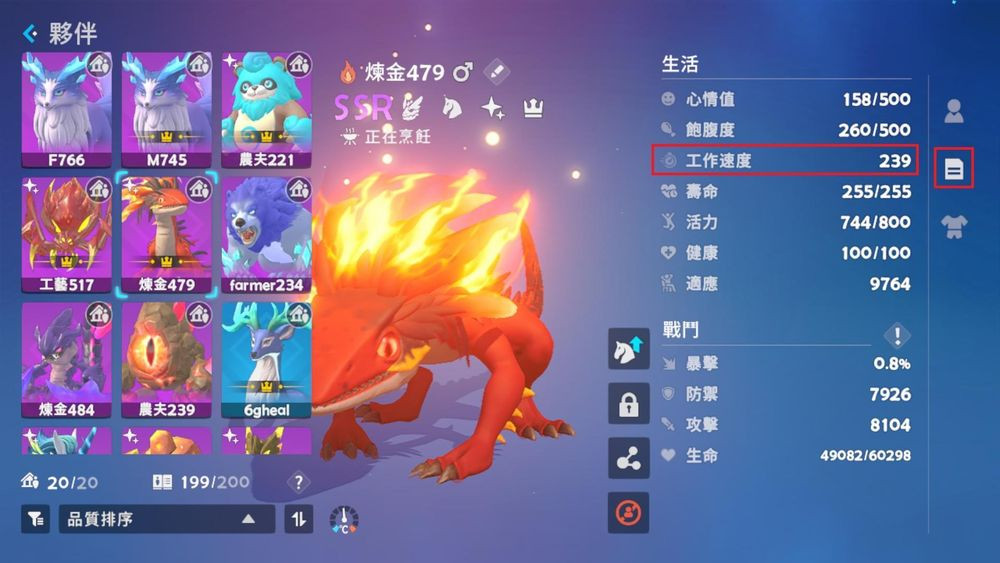Go back using the 夥伴 arrow

(30, 34)
